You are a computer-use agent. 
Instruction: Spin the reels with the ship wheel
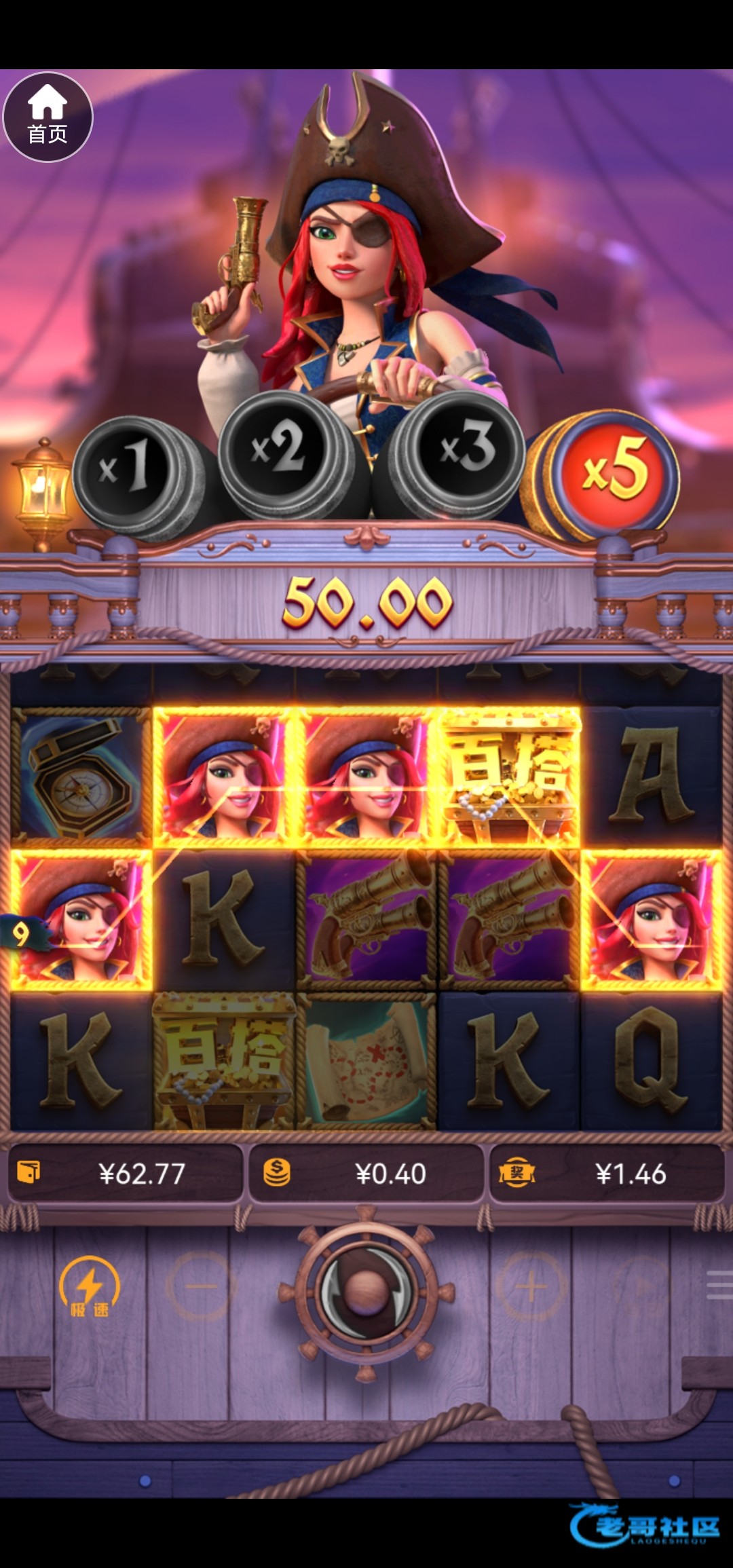click(366, 1288)
